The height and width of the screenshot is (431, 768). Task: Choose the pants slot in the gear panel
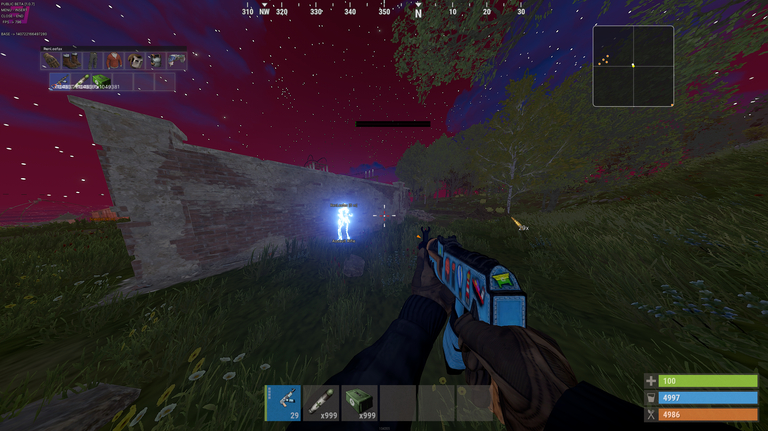(x=93, y=61)
